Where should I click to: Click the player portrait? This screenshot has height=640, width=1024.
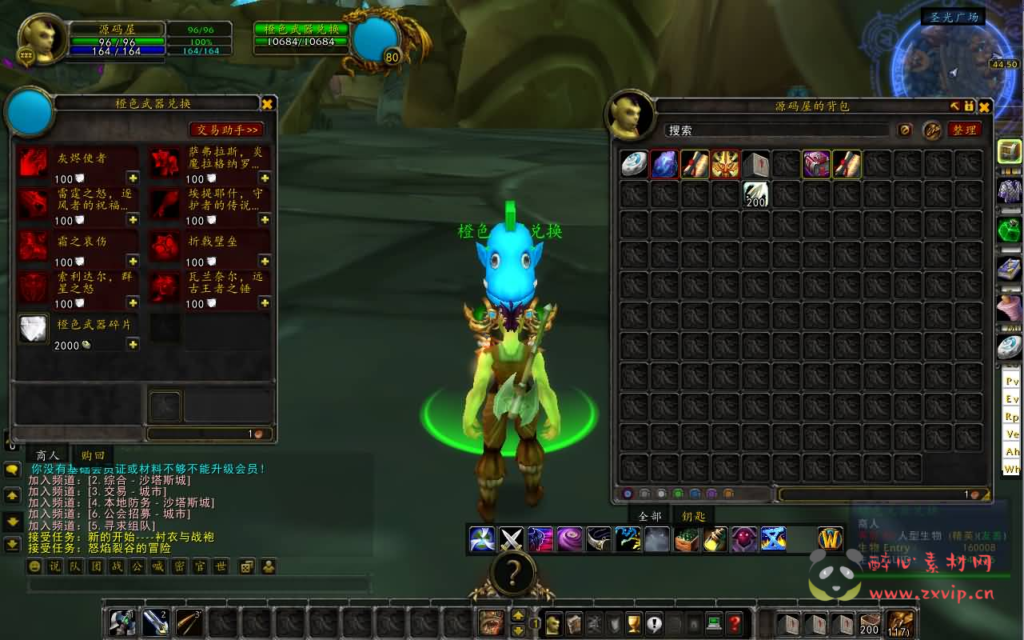click(42, 39)
